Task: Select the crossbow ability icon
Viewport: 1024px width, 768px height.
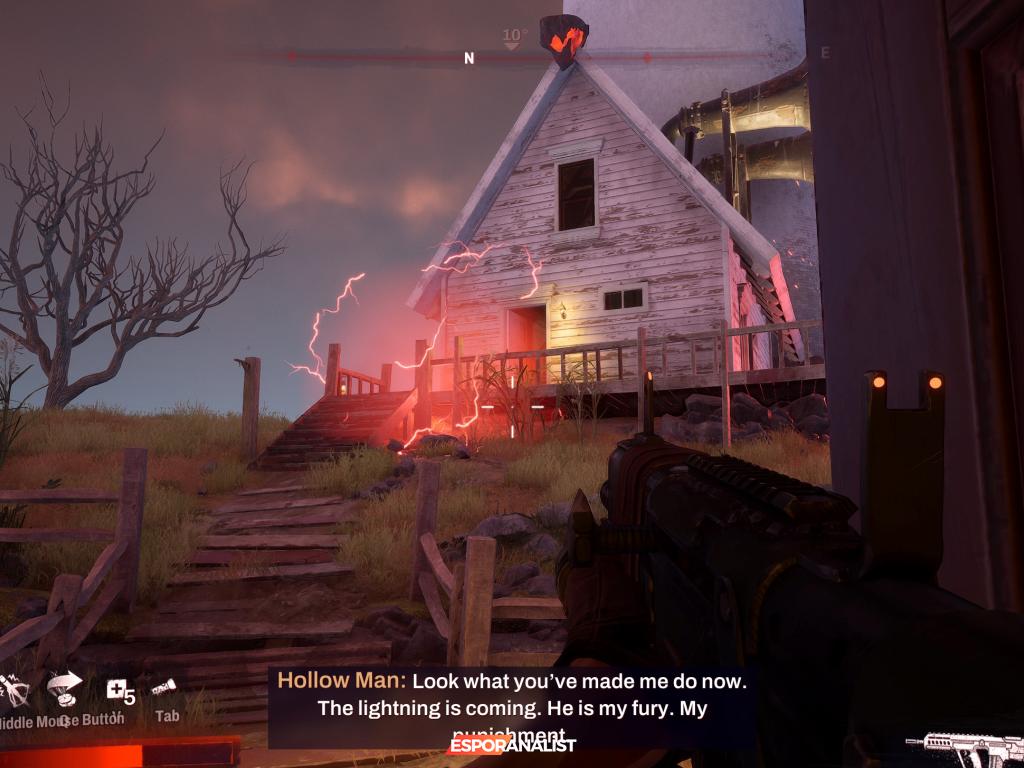Action: click(14, 689)
